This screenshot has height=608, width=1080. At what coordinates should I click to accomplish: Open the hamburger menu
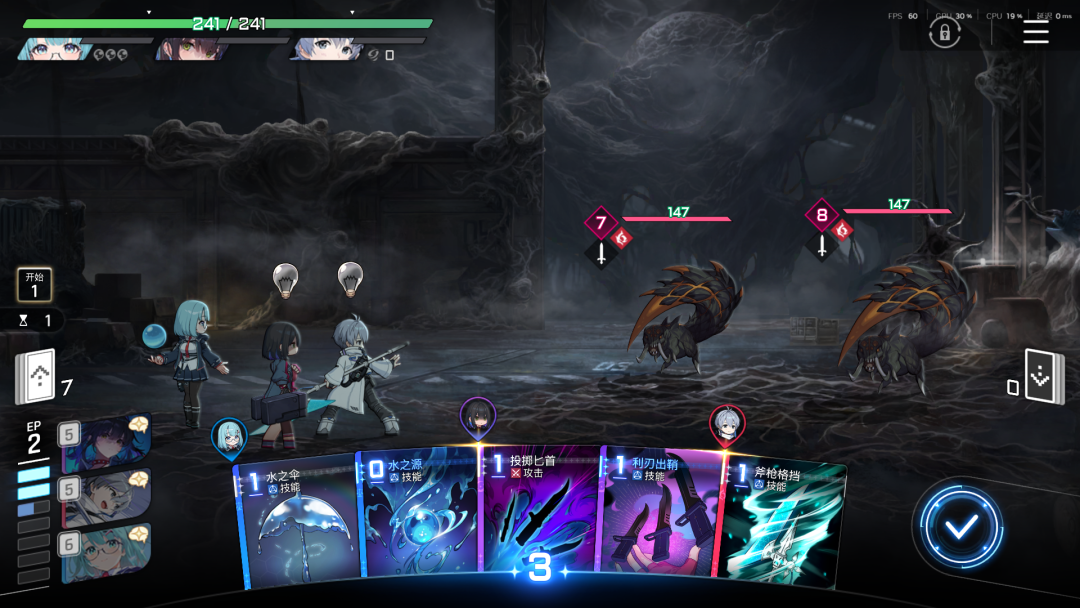tap(1036, 32)
